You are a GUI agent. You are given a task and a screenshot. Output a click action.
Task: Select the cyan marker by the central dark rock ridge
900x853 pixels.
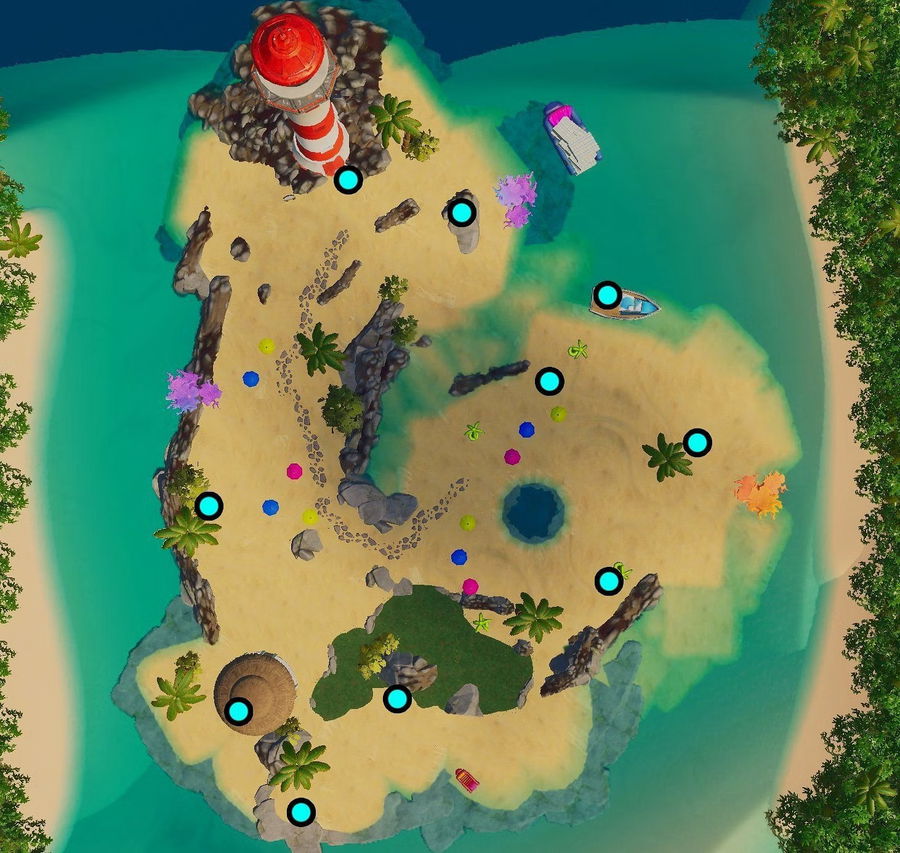tap(549, 381)
